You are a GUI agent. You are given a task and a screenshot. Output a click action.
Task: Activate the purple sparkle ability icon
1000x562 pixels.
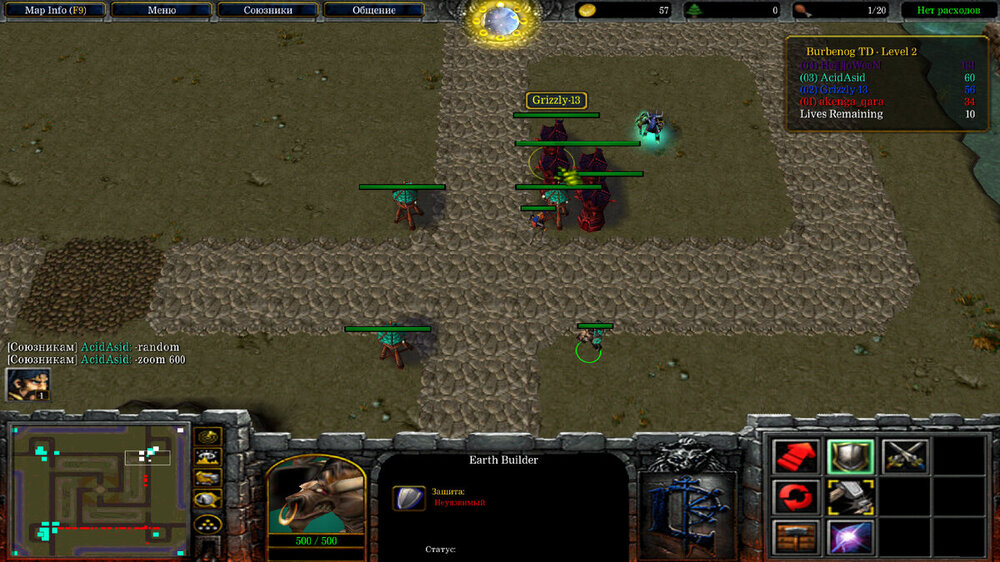coord(850,536)
